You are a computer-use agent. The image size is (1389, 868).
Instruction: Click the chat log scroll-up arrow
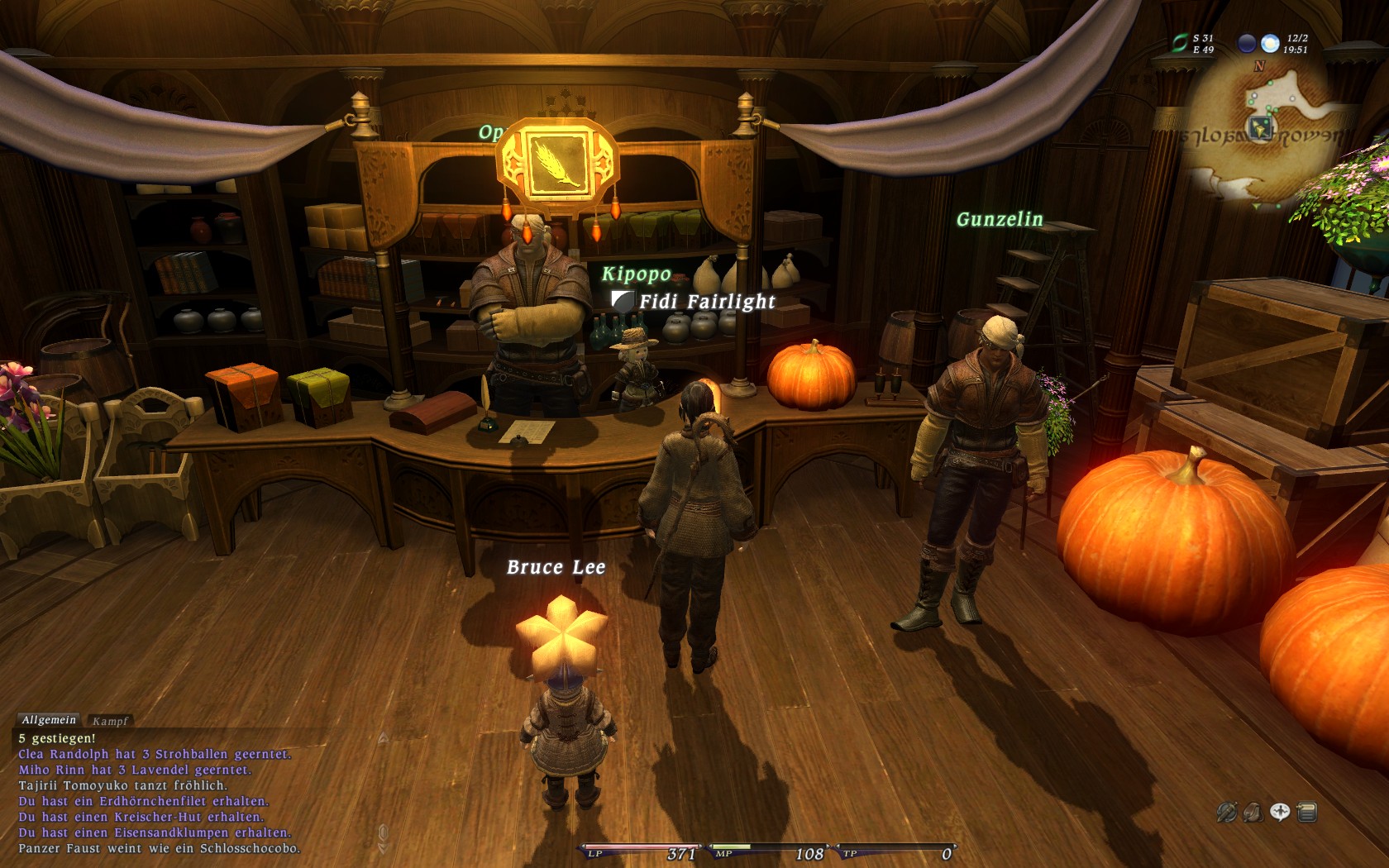coord(383,737)
